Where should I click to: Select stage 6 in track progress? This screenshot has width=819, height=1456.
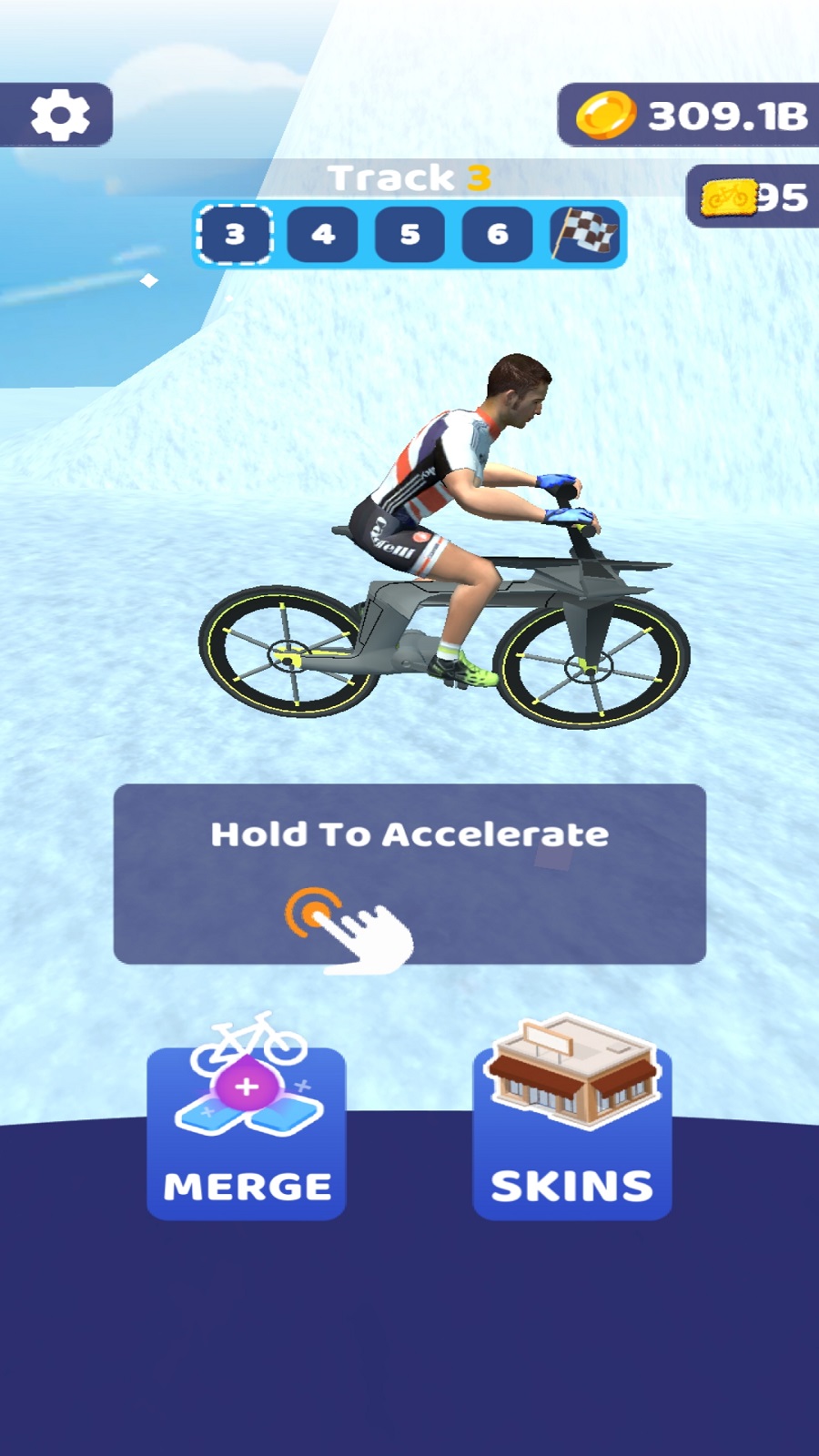497,235
